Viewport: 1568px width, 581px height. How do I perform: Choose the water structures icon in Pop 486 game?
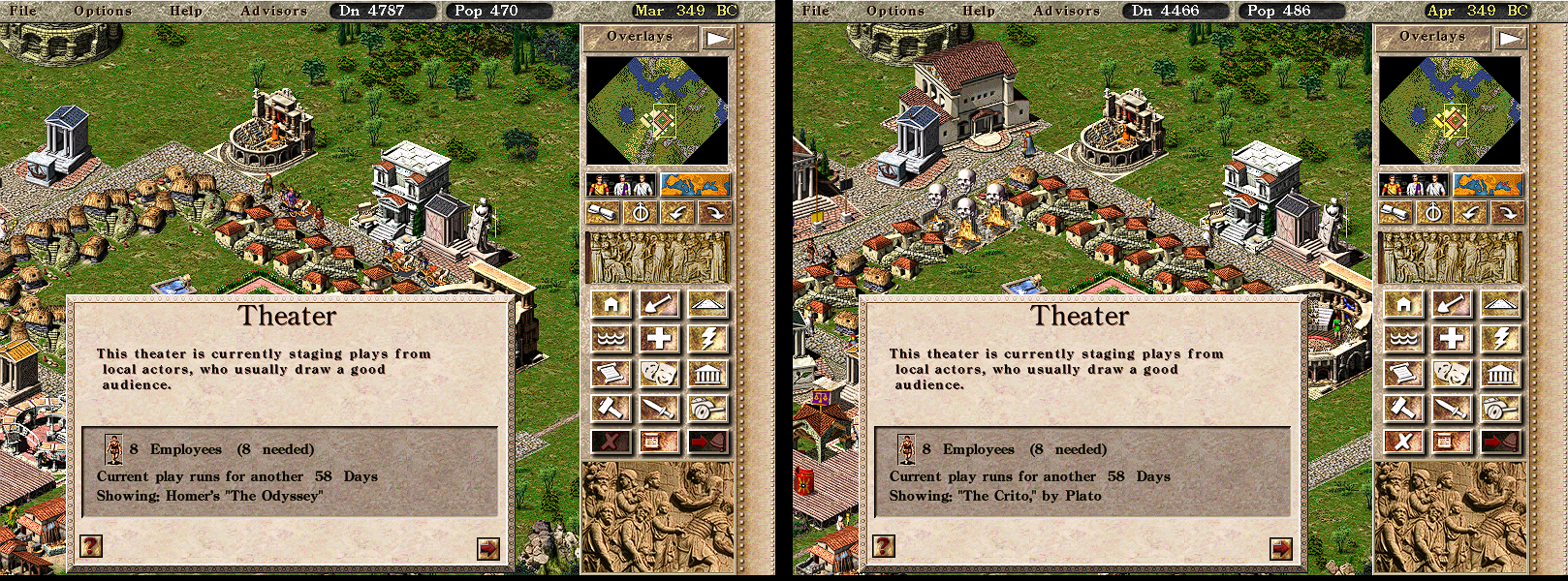coord(1404,339)
